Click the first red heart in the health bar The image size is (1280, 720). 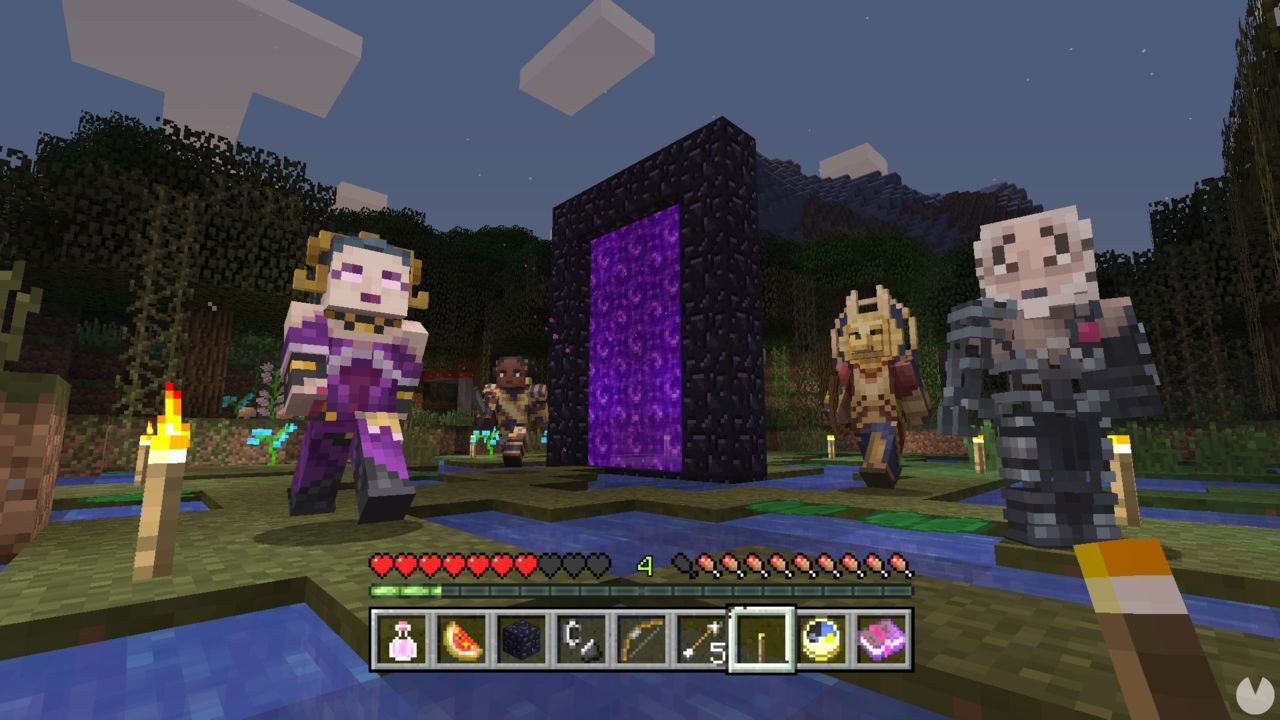coord(380,564)
